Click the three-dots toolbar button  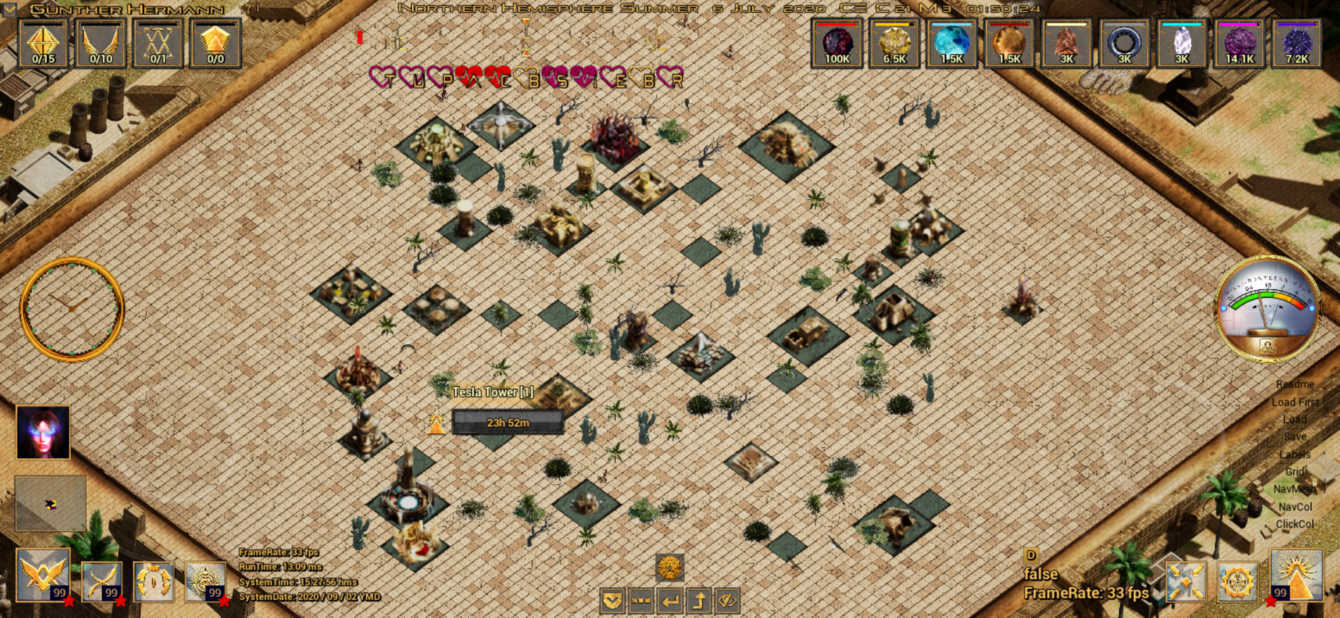641,600
